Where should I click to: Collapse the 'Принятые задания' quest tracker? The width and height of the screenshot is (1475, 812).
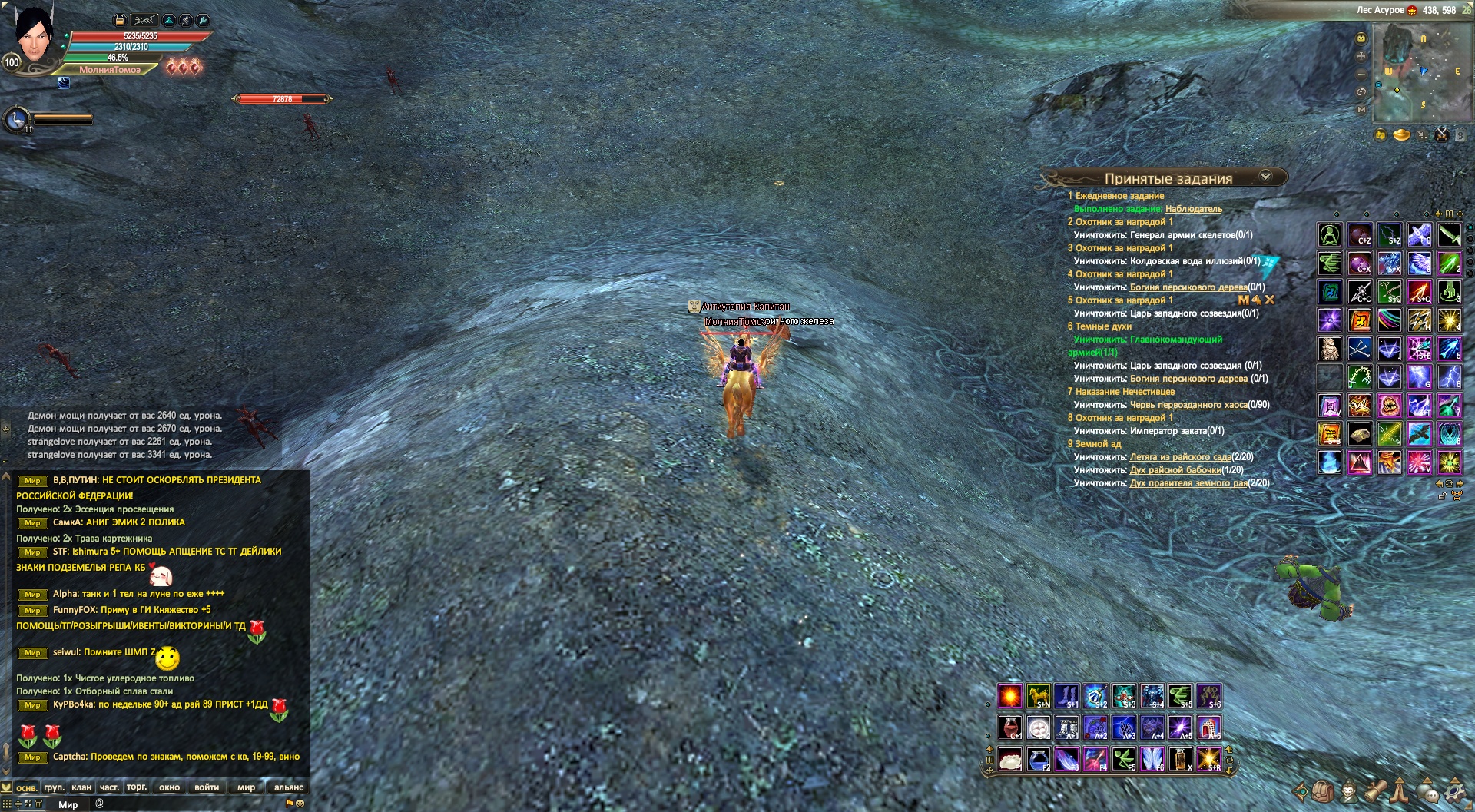1265,177
